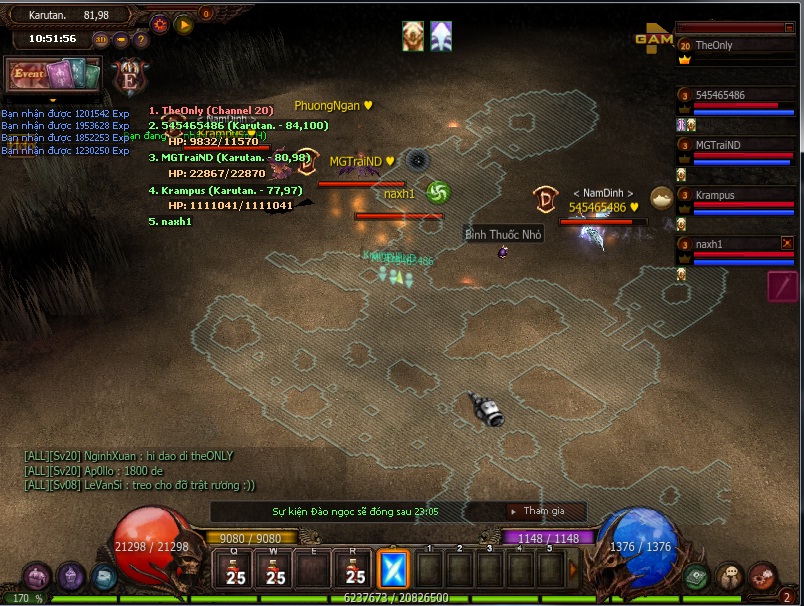Image resolution: width=804 pixels, height=606 pixels.
Task: Open the Event cards panel
Action: (54, 74)
